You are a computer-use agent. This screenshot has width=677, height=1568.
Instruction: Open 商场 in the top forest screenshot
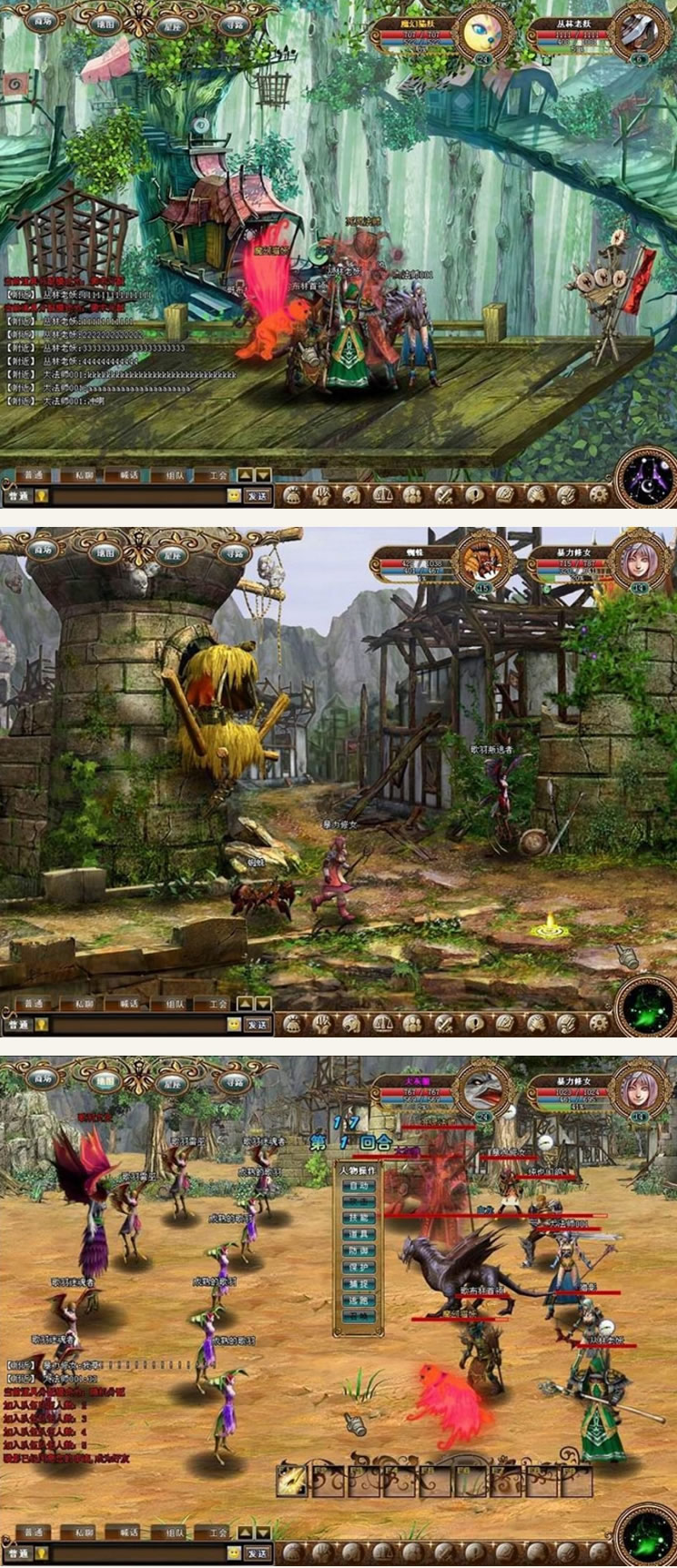43,20
